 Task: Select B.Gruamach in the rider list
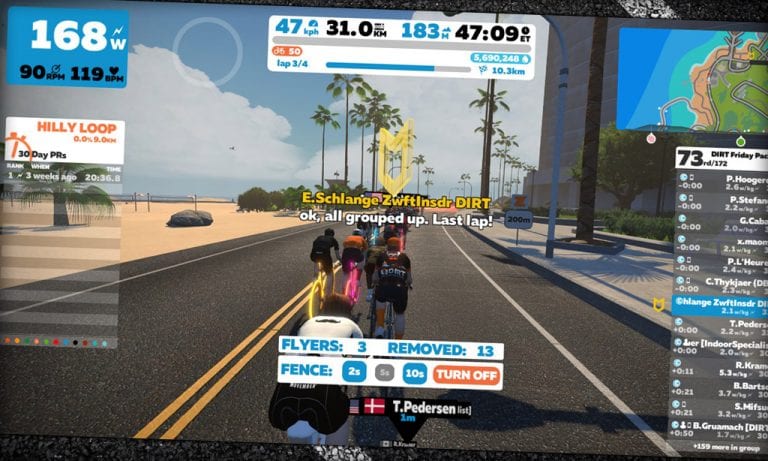(718, 428)
